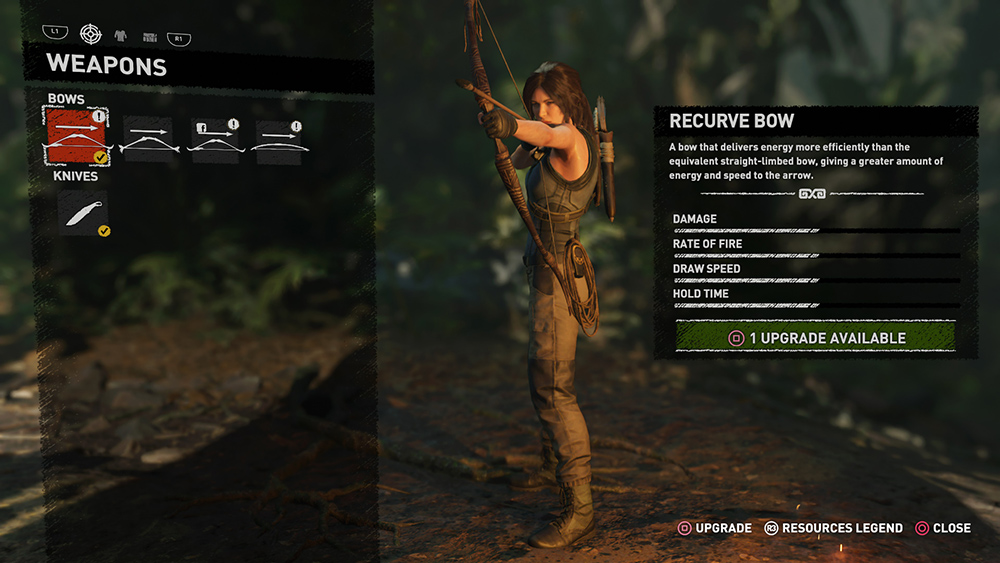This screenshot has width=1000, height=563.
Task: Pick the nearly straight-limbed bow slot
Action: 280,140
